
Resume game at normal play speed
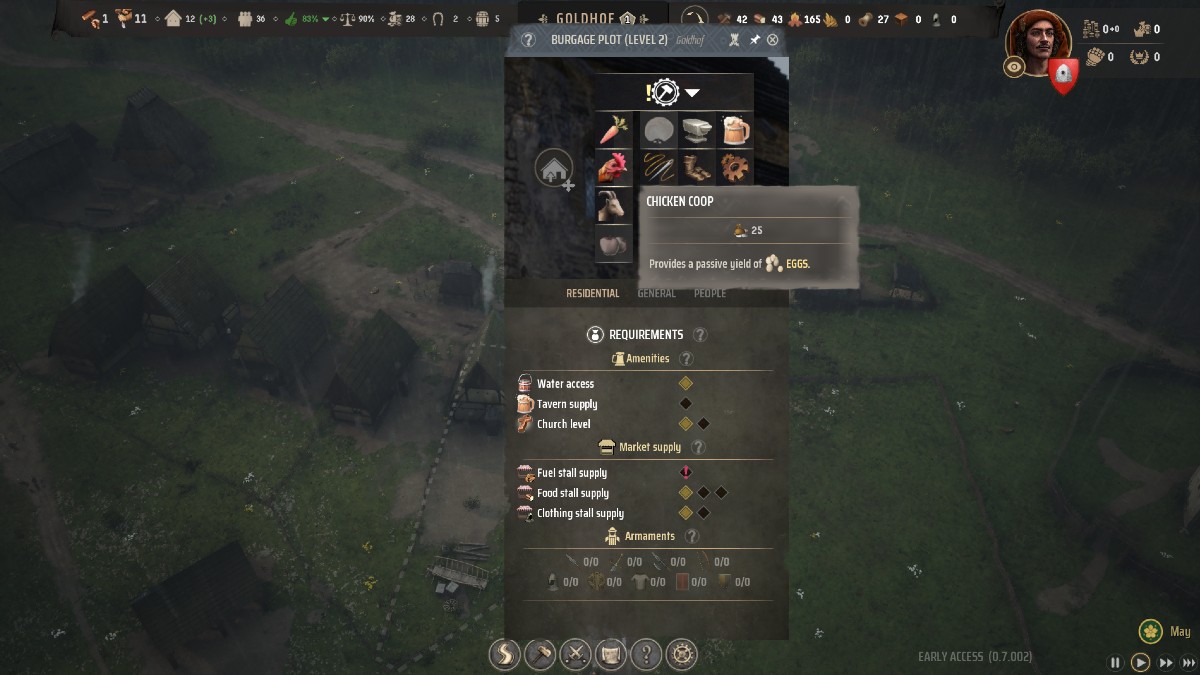point(1140,662)
